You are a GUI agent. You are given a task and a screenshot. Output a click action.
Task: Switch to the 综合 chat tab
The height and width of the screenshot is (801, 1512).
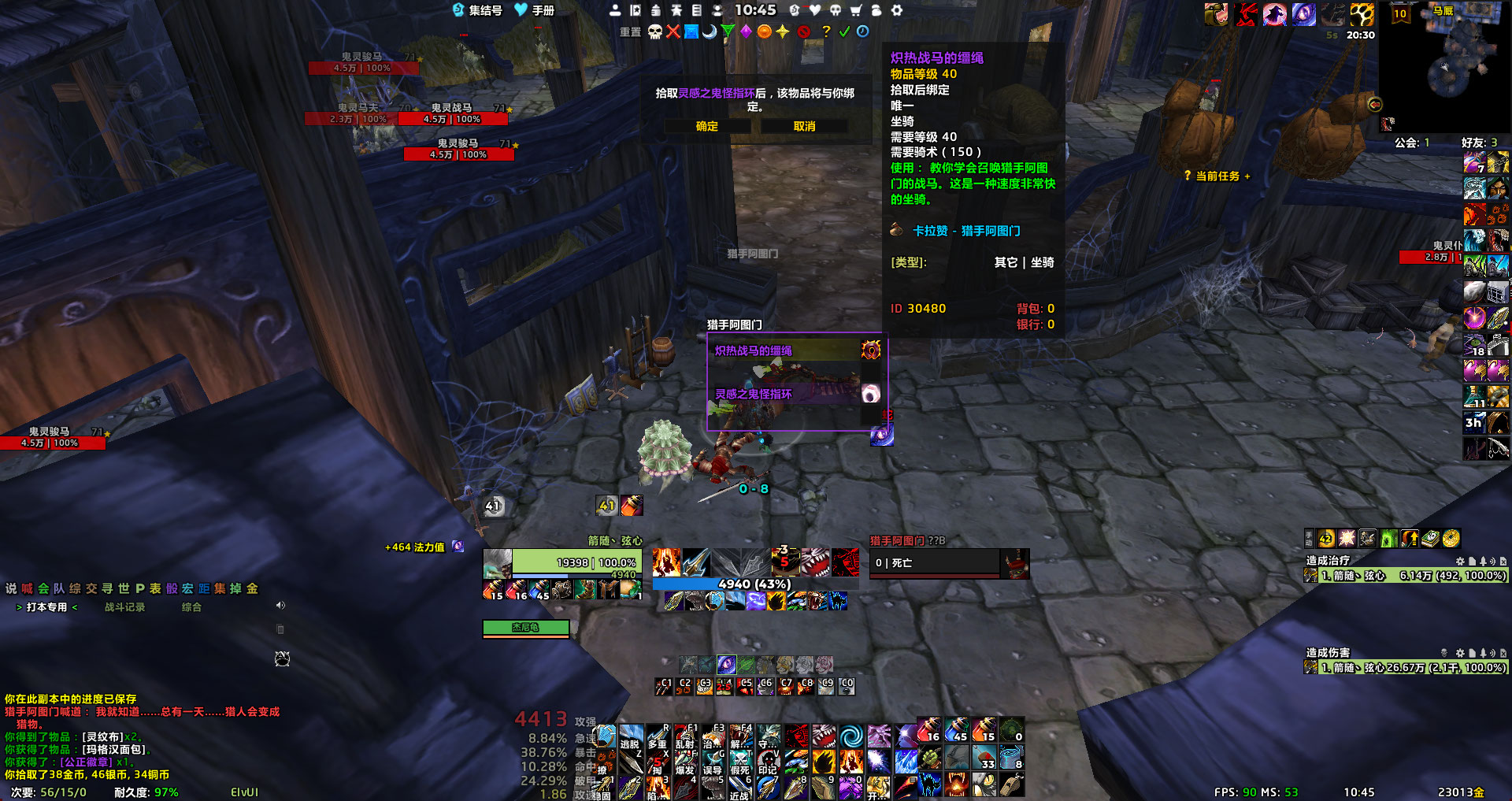[x=191, y=607]
